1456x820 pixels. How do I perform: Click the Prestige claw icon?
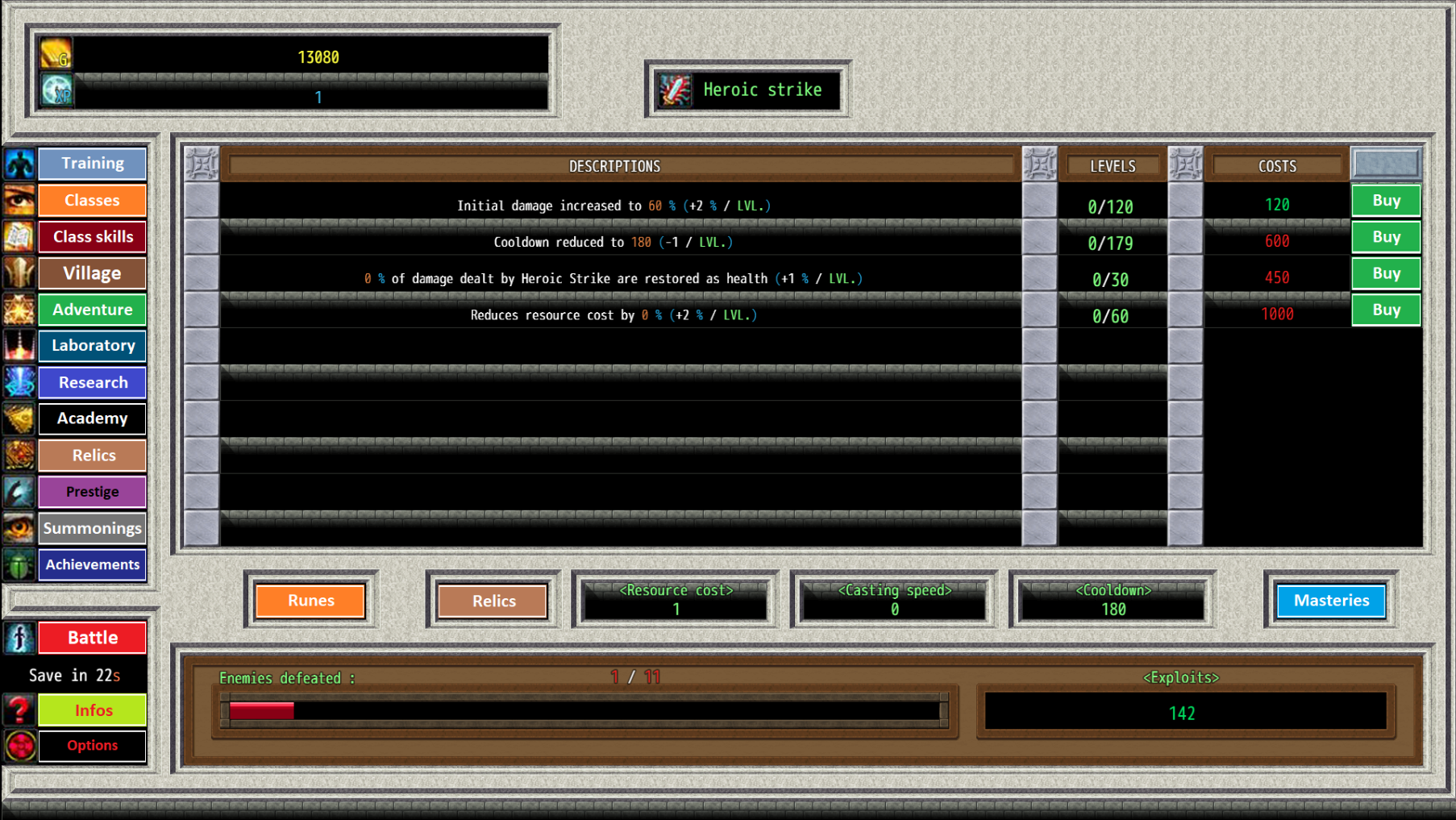pyautogui.click(x=19, y=492)
